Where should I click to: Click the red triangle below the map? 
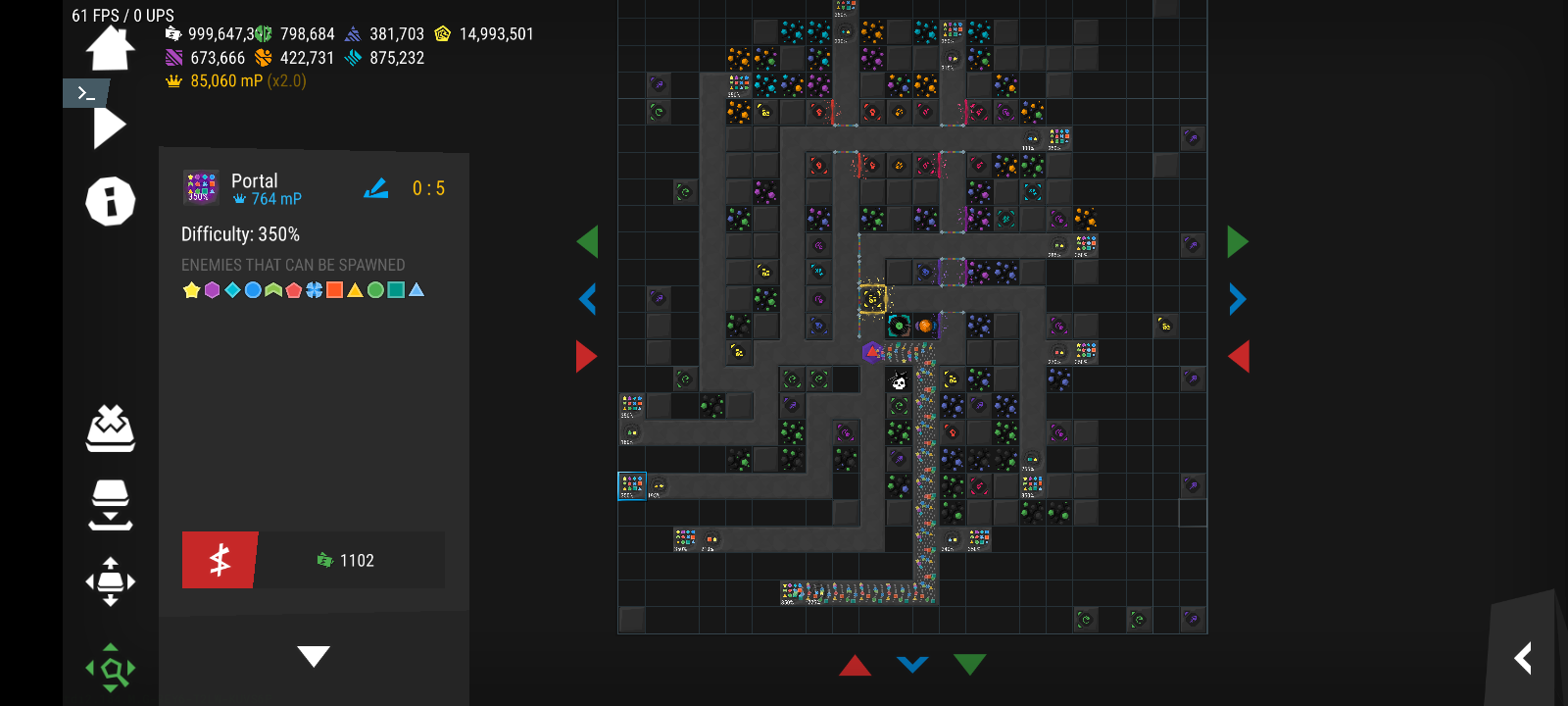point(855,666)
